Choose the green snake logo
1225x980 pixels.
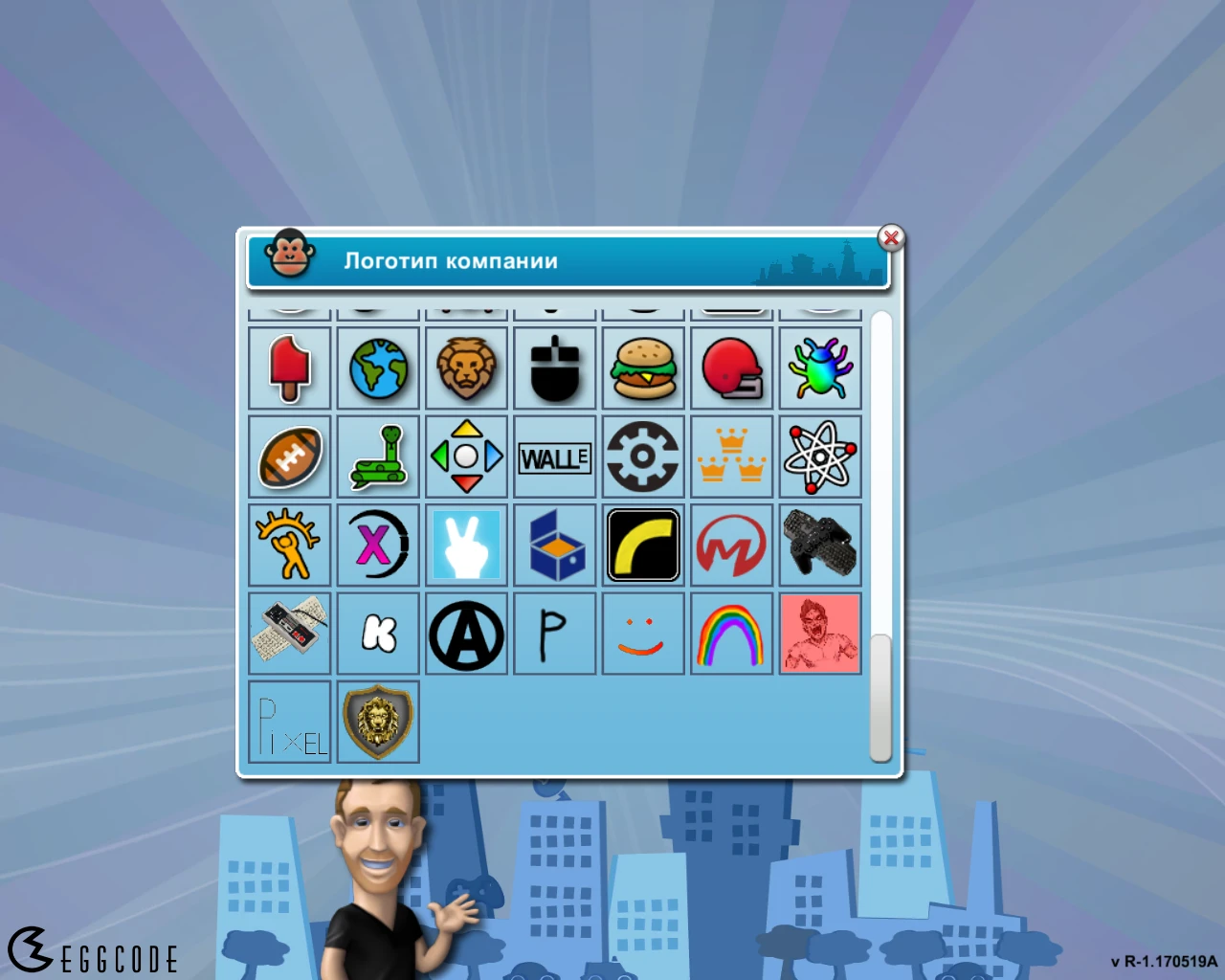tap(377, 457)
